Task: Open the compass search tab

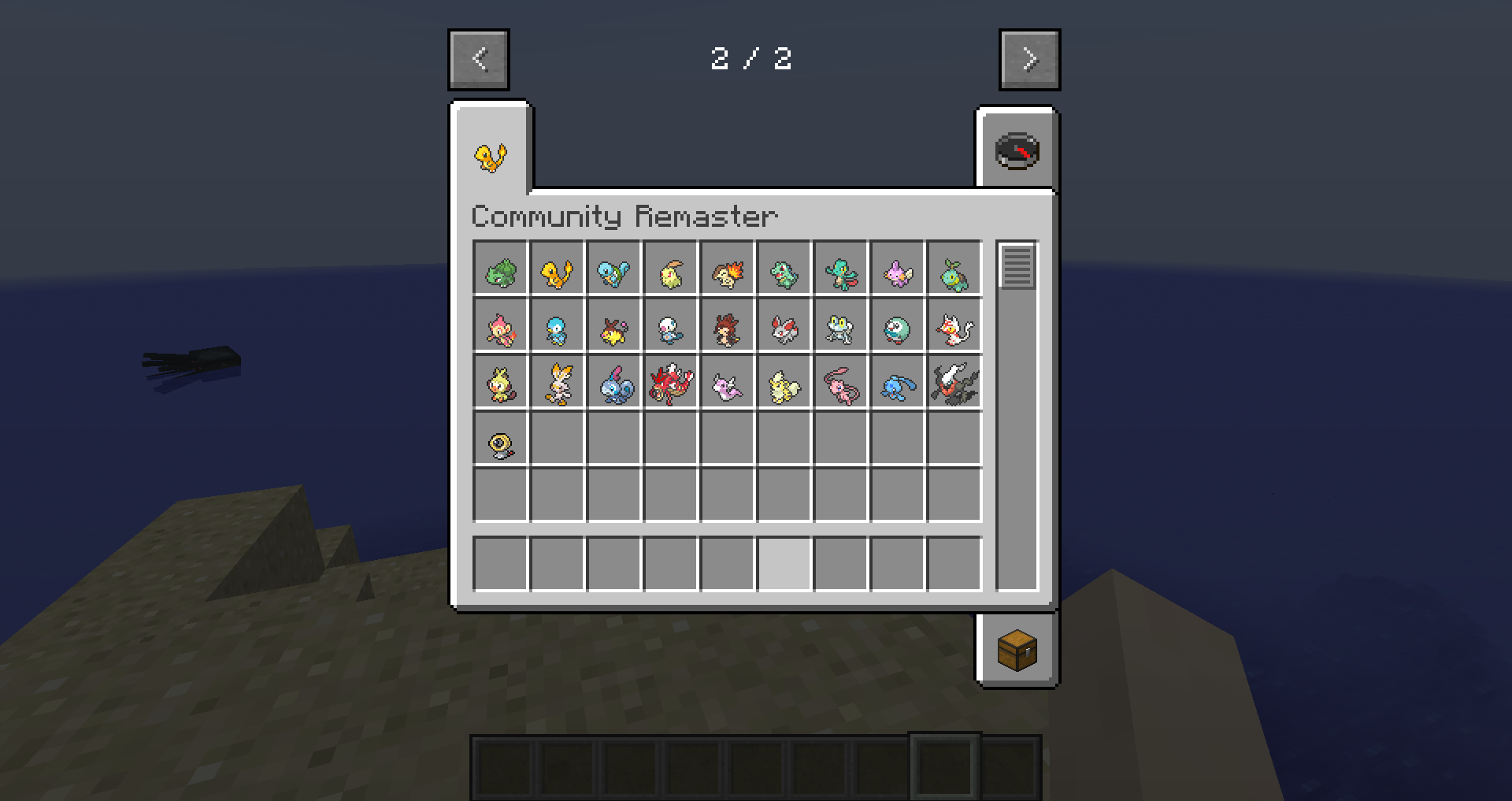Action: coord(1017,151)
